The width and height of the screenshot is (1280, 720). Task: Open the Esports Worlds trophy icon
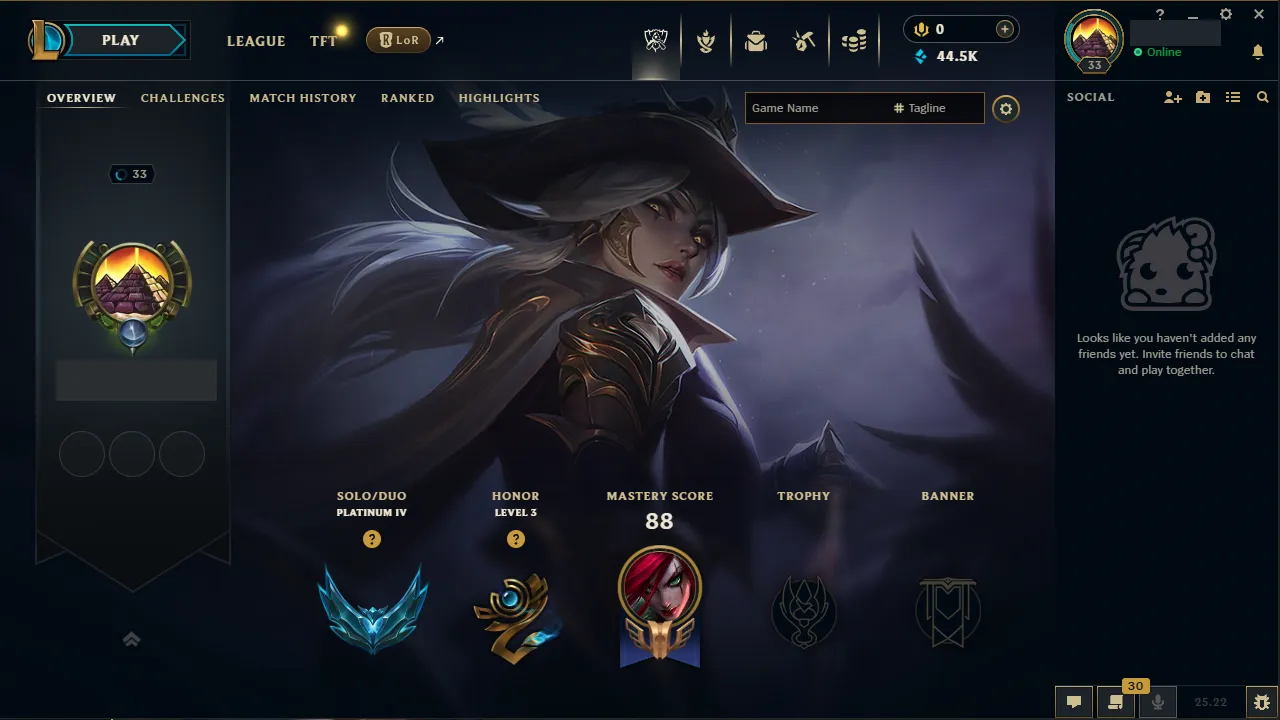(x=655, y=40)
